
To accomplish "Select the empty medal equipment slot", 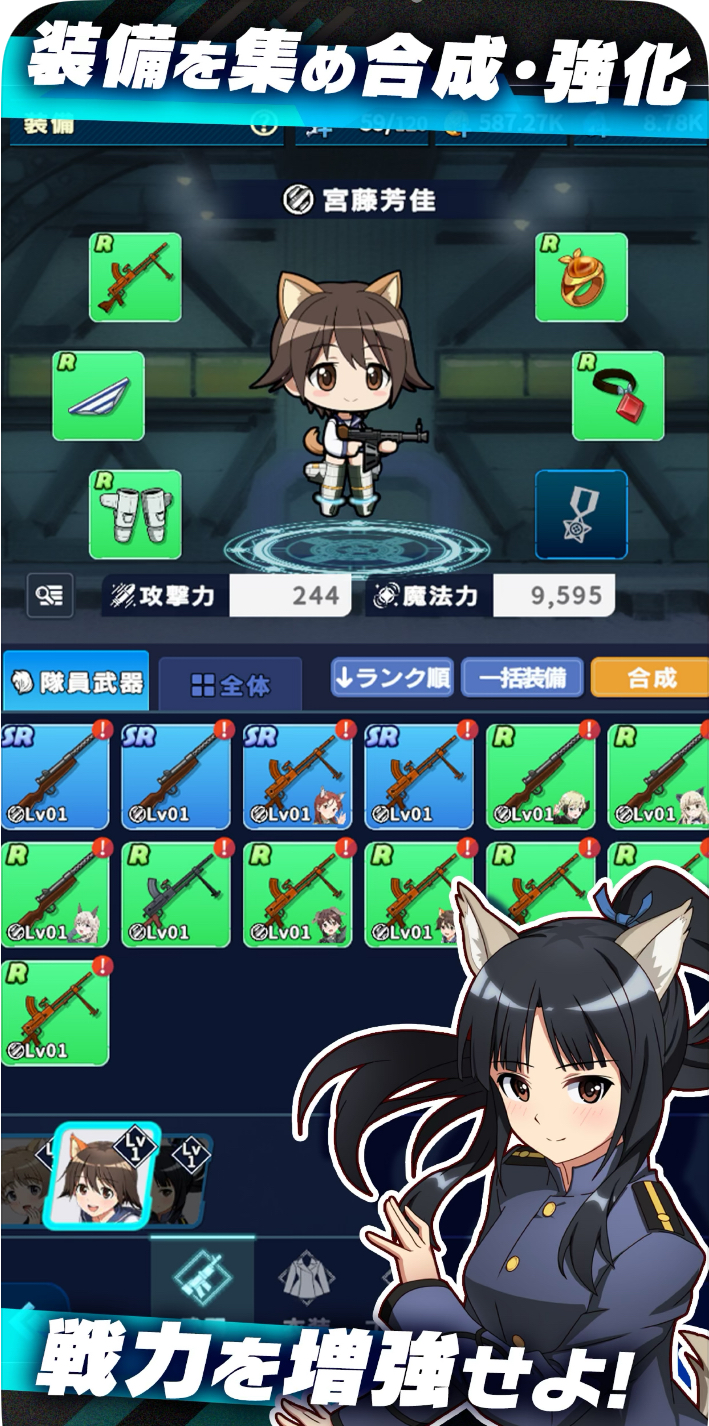I will [581, 514].
